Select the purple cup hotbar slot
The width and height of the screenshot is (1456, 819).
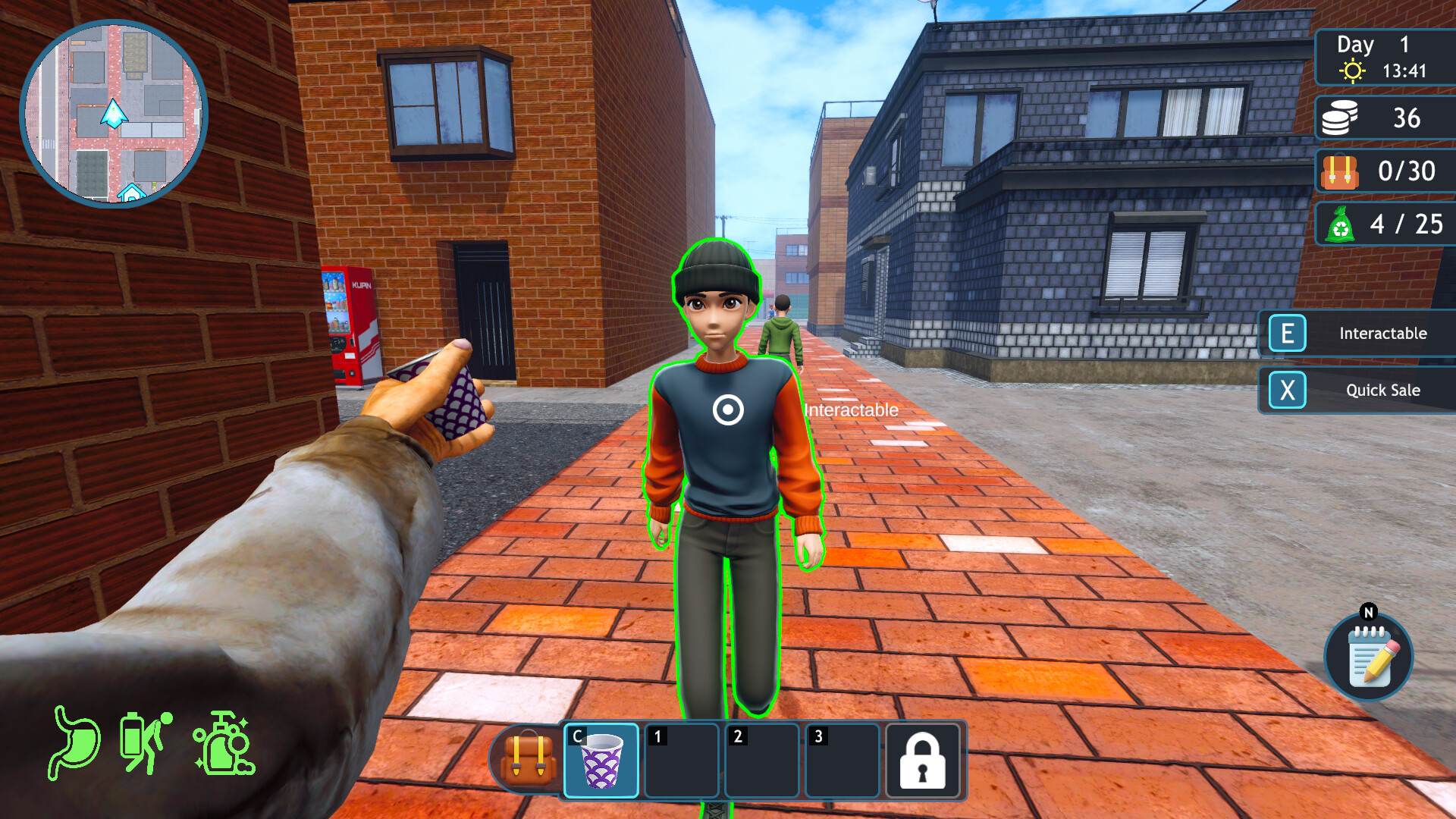click(x=601, y=761)
